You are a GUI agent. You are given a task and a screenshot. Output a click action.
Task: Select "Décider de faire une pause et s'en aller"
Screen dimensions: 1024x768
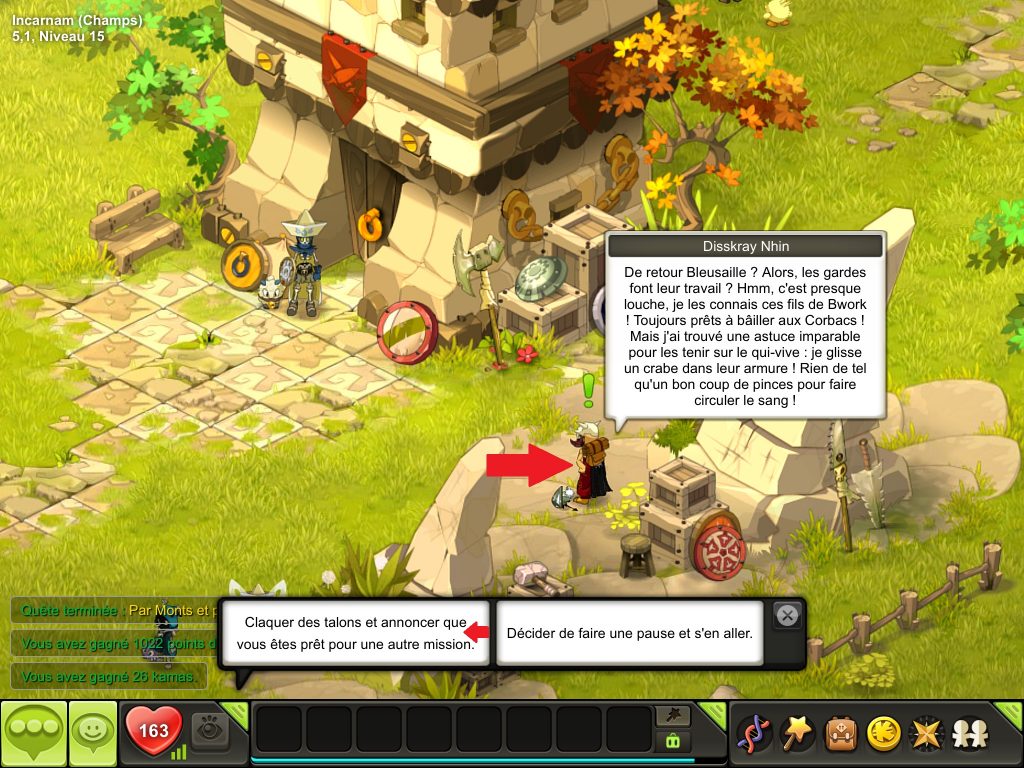pos(629,633)
